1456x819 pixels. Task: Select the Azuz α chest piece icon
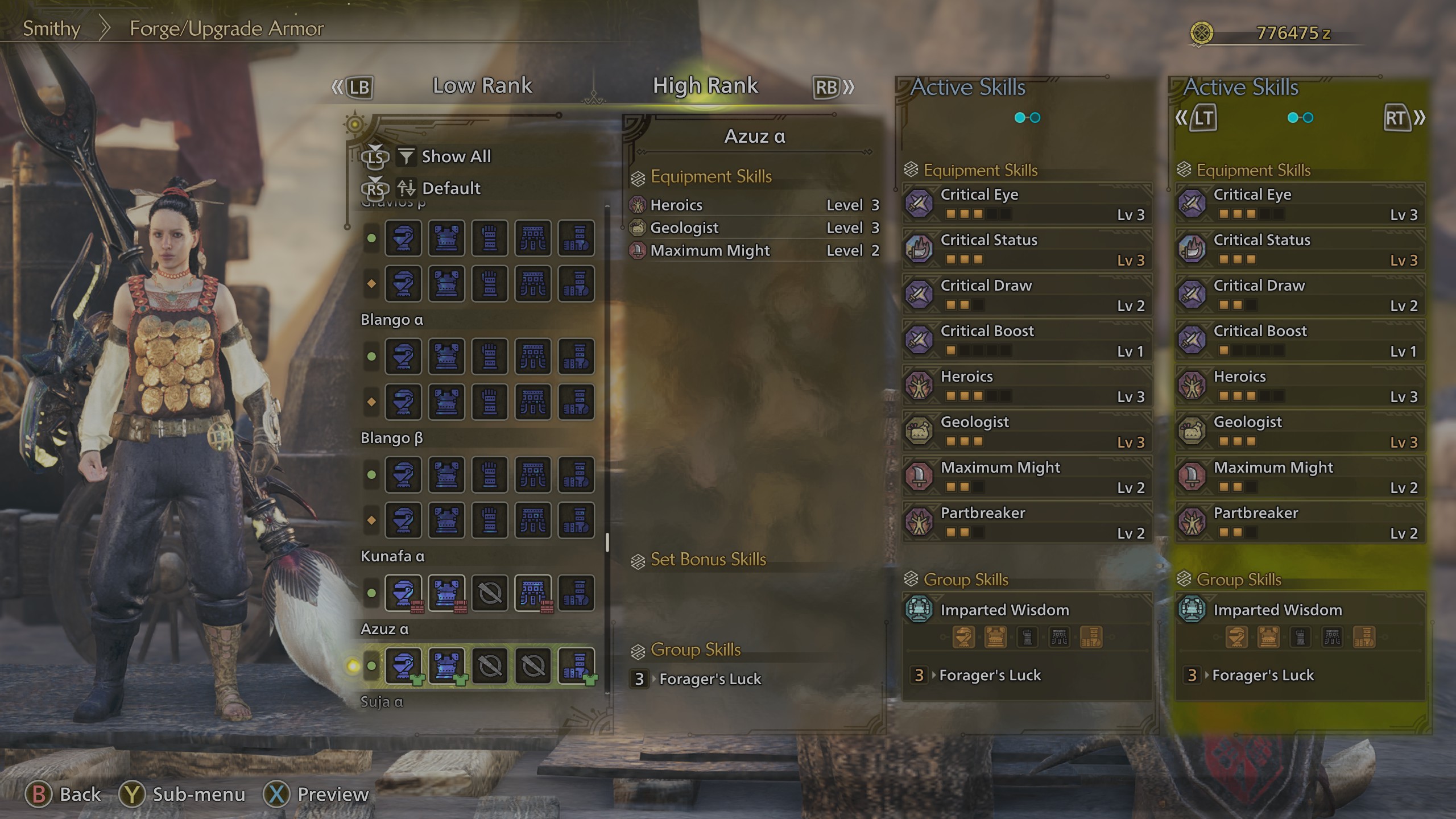(x=447, y=665)
